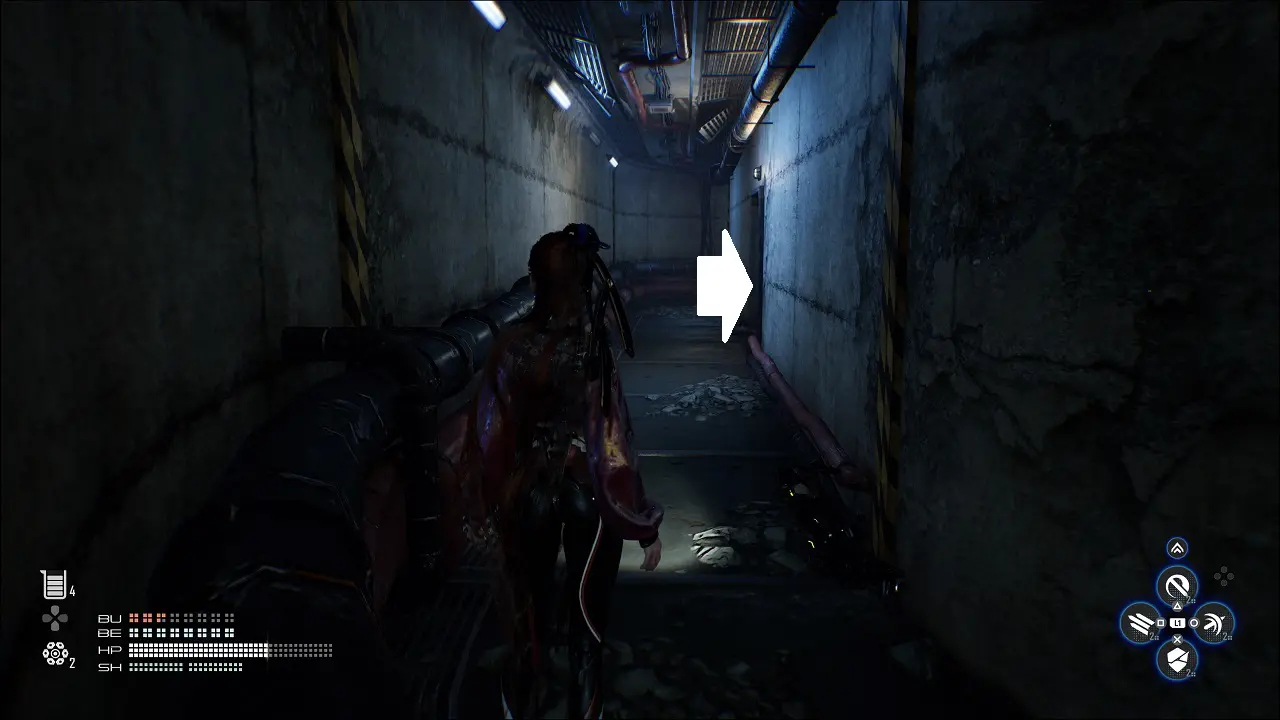Trigger the triple-blade skill icon
The width and height of the screenshot is (1280, 720).
[1140, 623]
